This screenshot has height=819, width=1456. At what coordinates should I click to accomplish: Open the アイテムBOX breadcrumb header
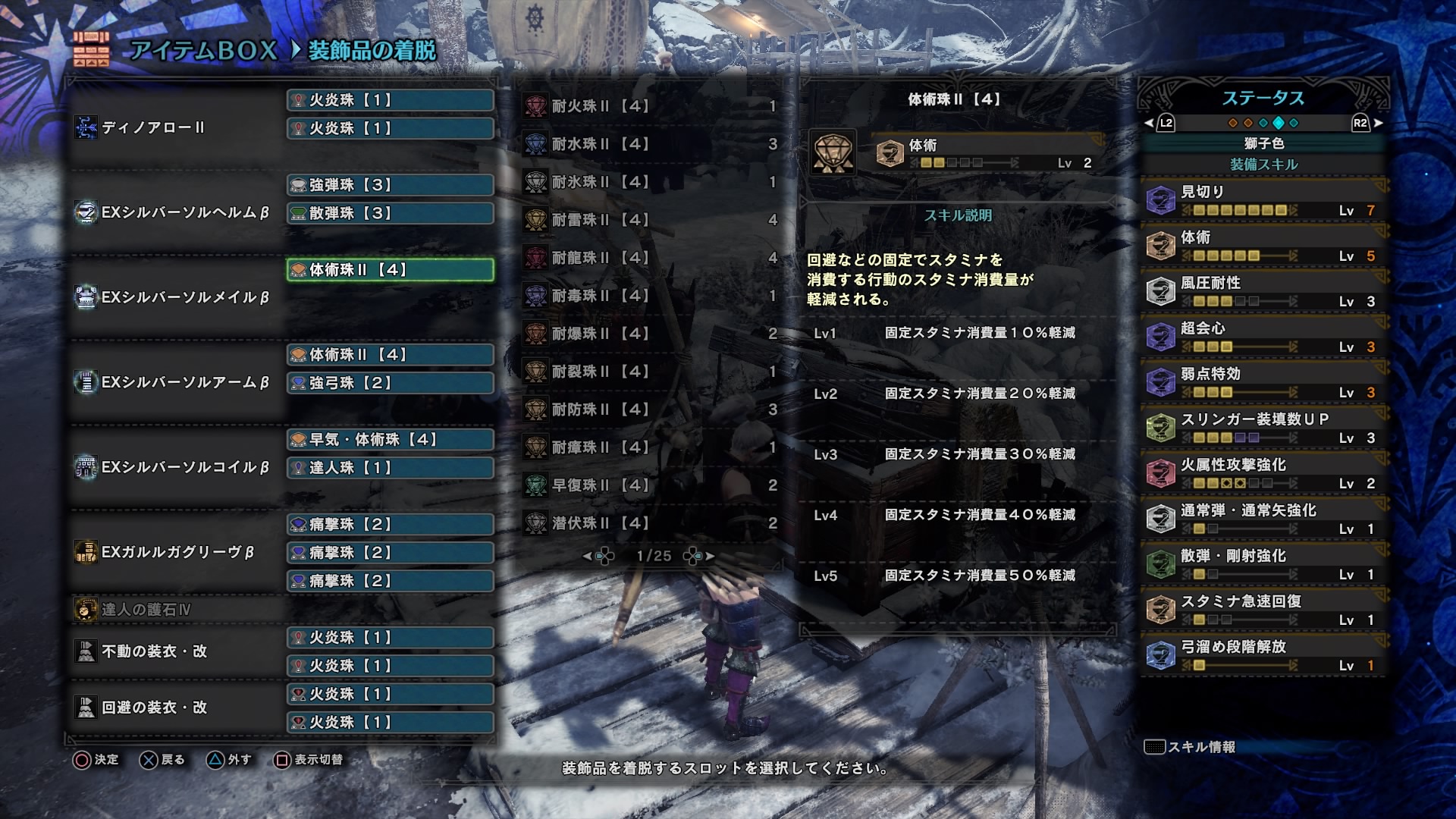pyautogui.click(x=201, y=51)
